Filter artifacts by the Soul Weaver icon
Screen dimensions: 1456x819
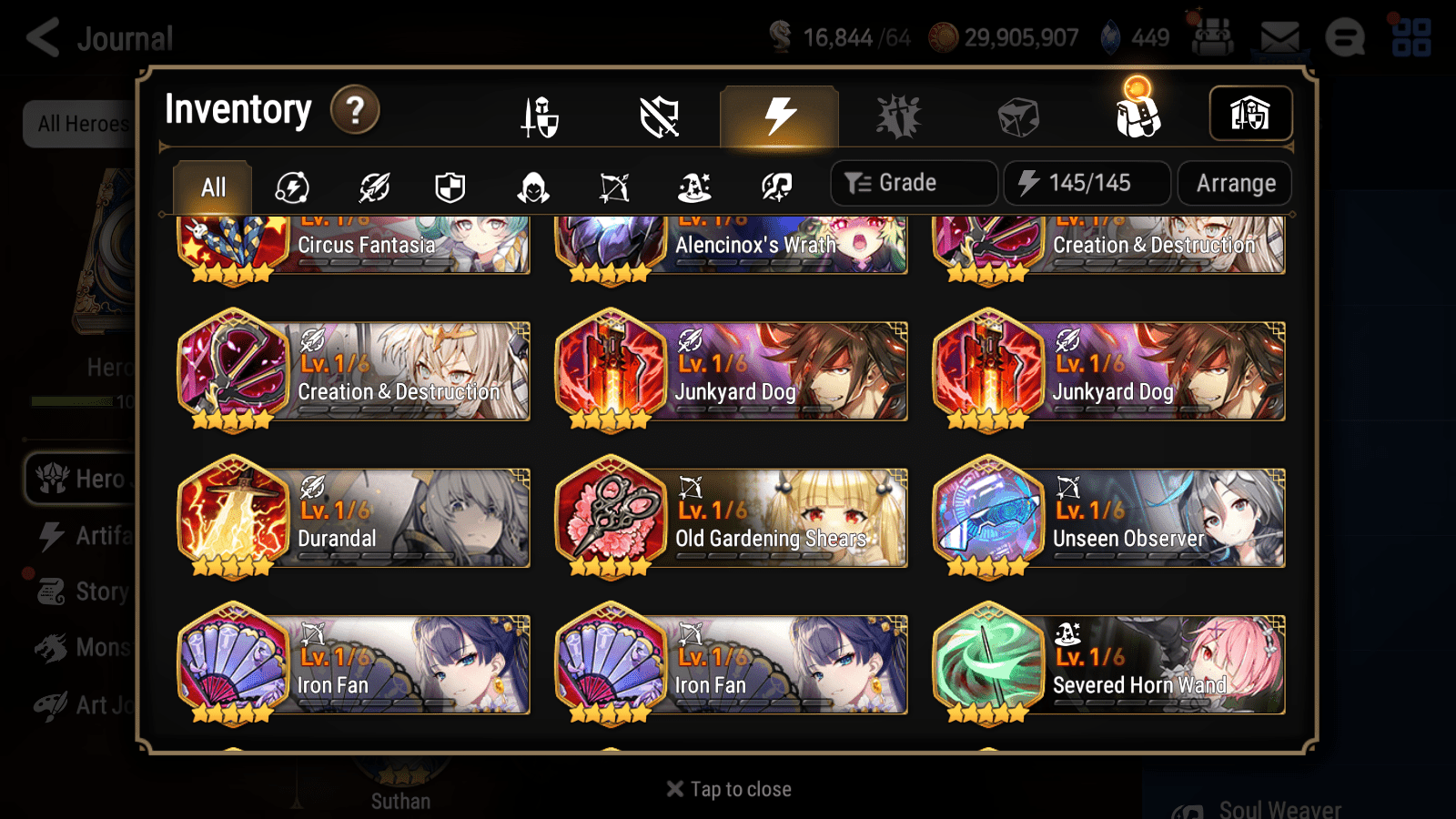click(x=774, y=187)
